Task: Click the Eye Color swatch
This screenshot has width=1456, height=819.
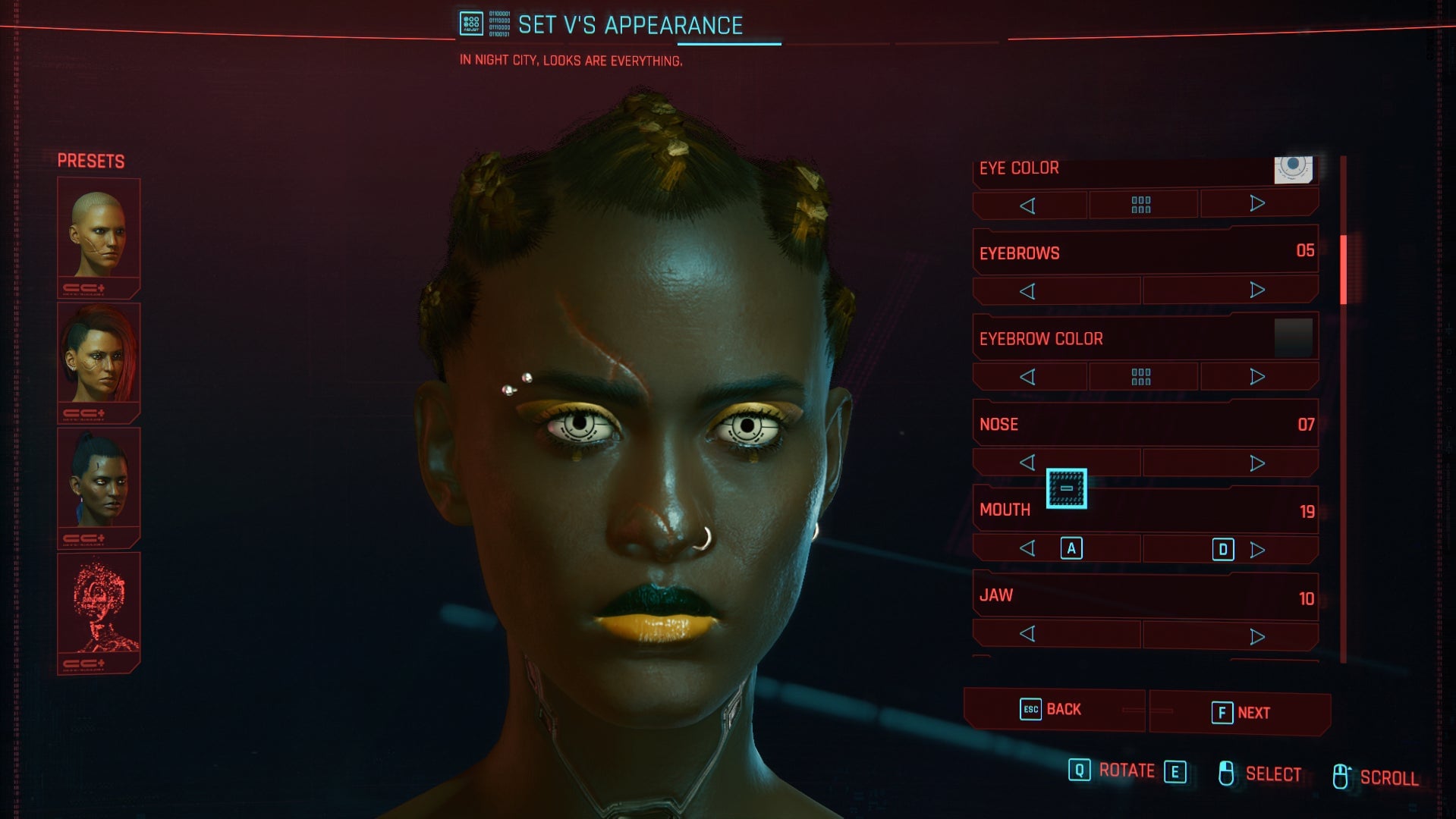Action: 1292,168
